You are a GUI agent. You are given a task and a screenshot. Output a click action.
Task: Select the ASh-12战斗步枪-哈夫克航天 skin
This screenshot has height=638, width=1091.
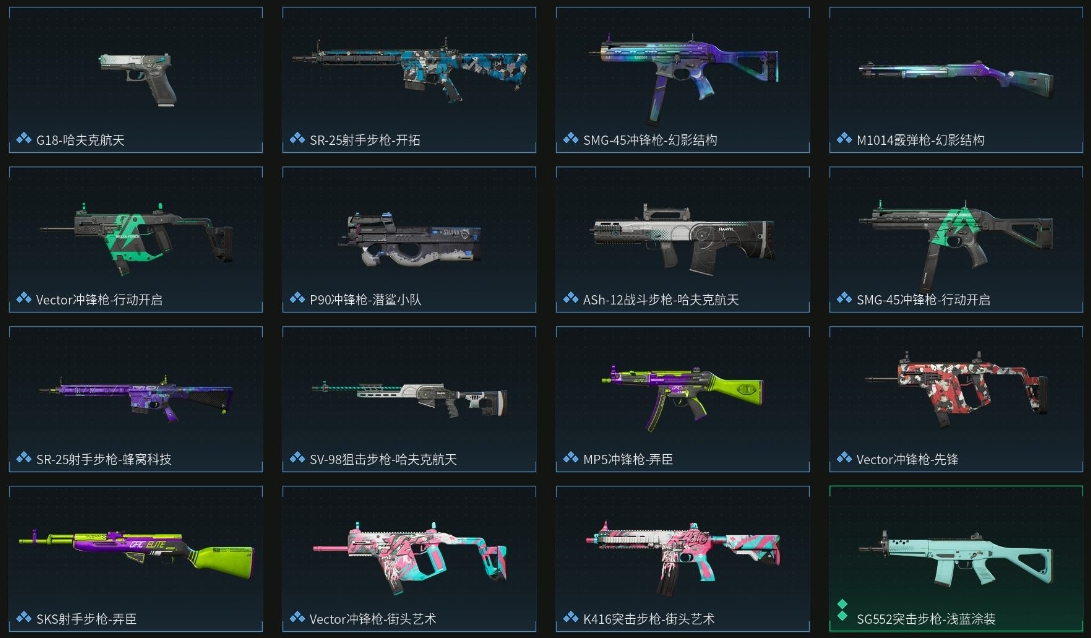(683, 239)
